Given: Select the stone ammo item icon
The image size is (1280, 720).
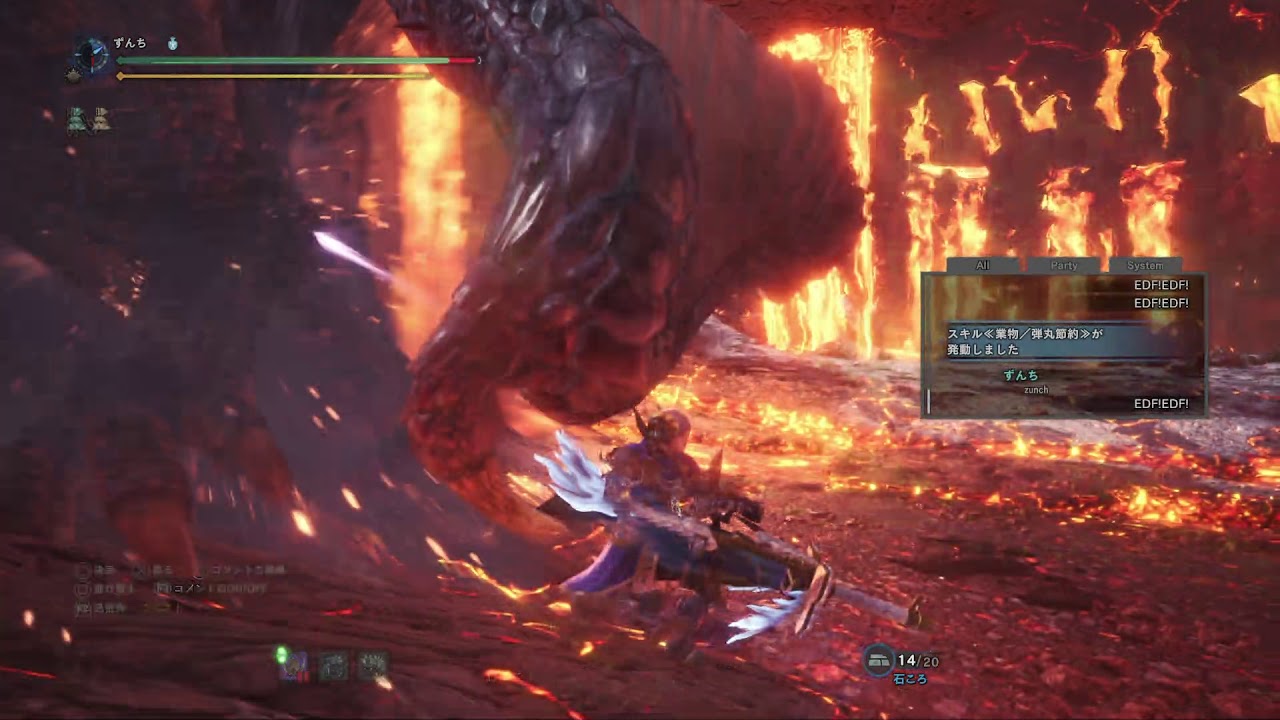Looking at the screenshot, I should click(x=878, y=660).
